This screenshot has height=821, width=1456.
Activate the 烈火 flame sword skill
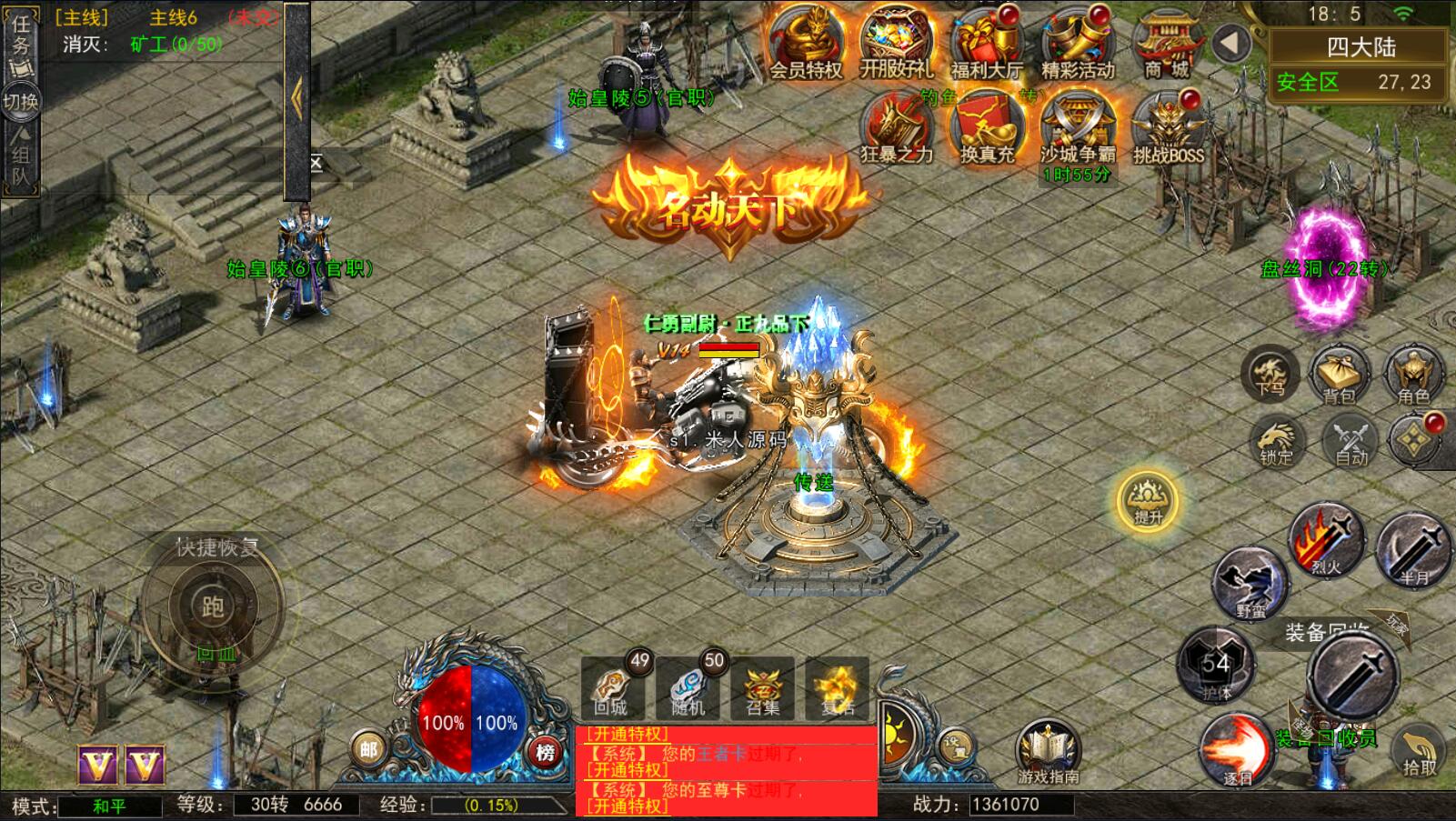click(x=1327, y=539)
